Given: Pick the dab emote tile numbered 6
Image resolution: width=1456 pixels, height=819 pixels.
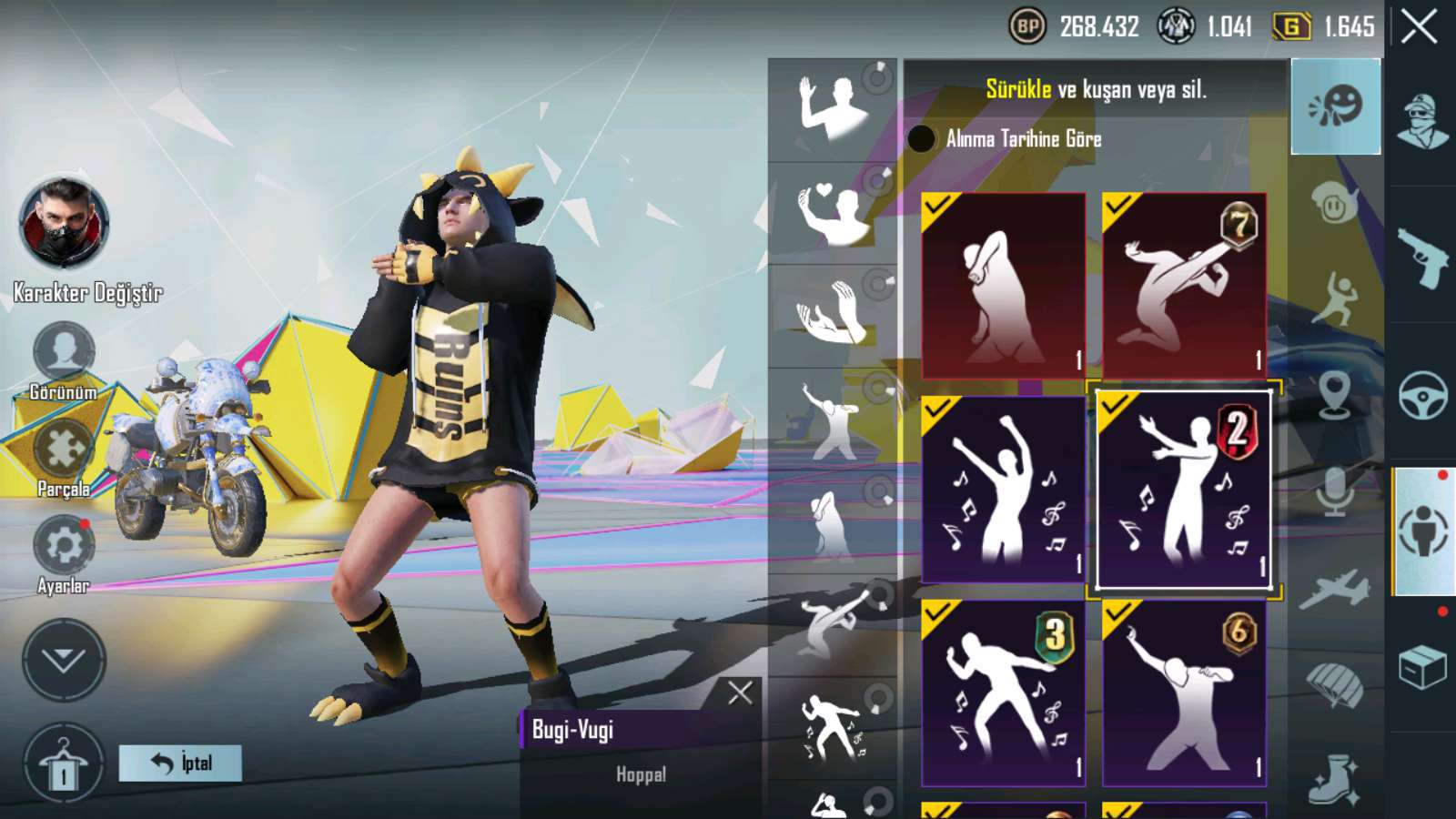Looking at the screenshot, I should tap(1184, 693).
